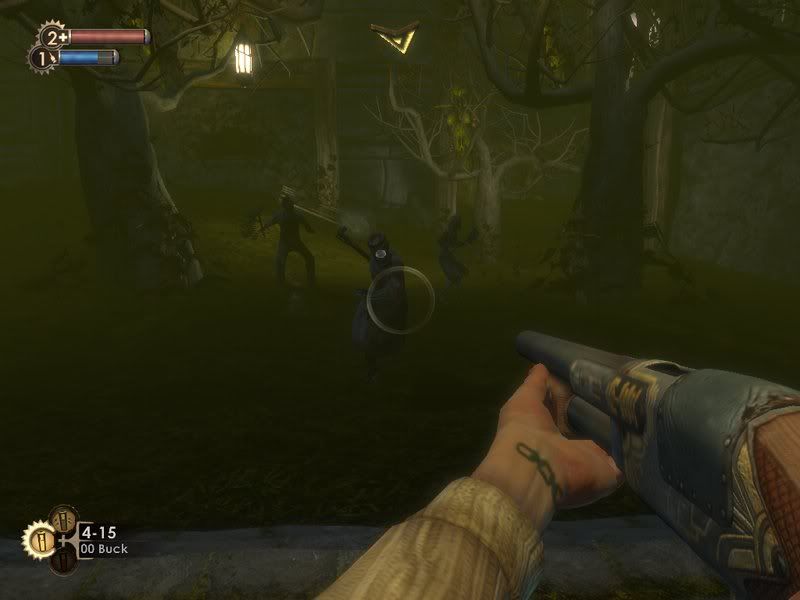Switch to the upper shotgun ammo type
The height and width of the screenshot is (600, 800).
pyautogui.click(x=62, y=519)
